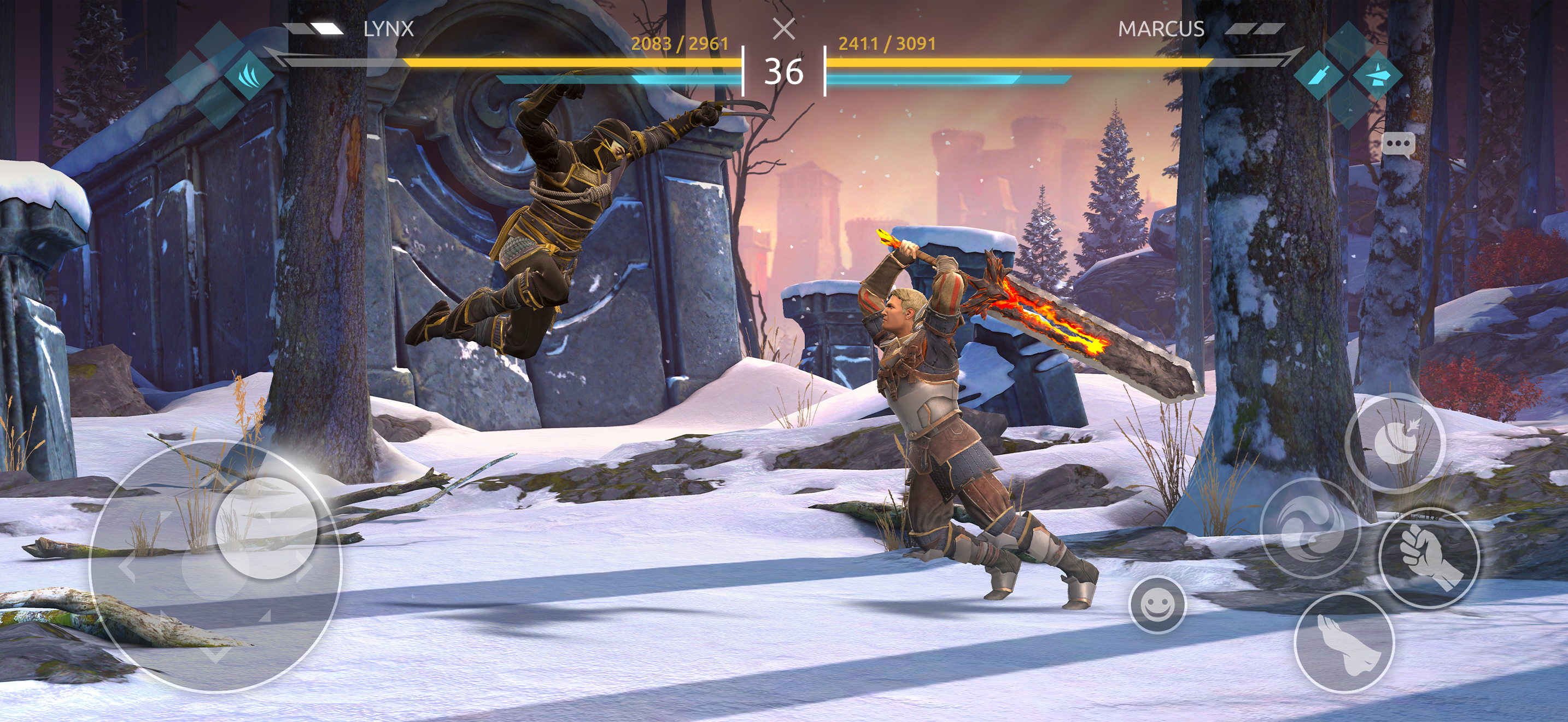Click the X icon above the timer

click(x=784, y=28)
